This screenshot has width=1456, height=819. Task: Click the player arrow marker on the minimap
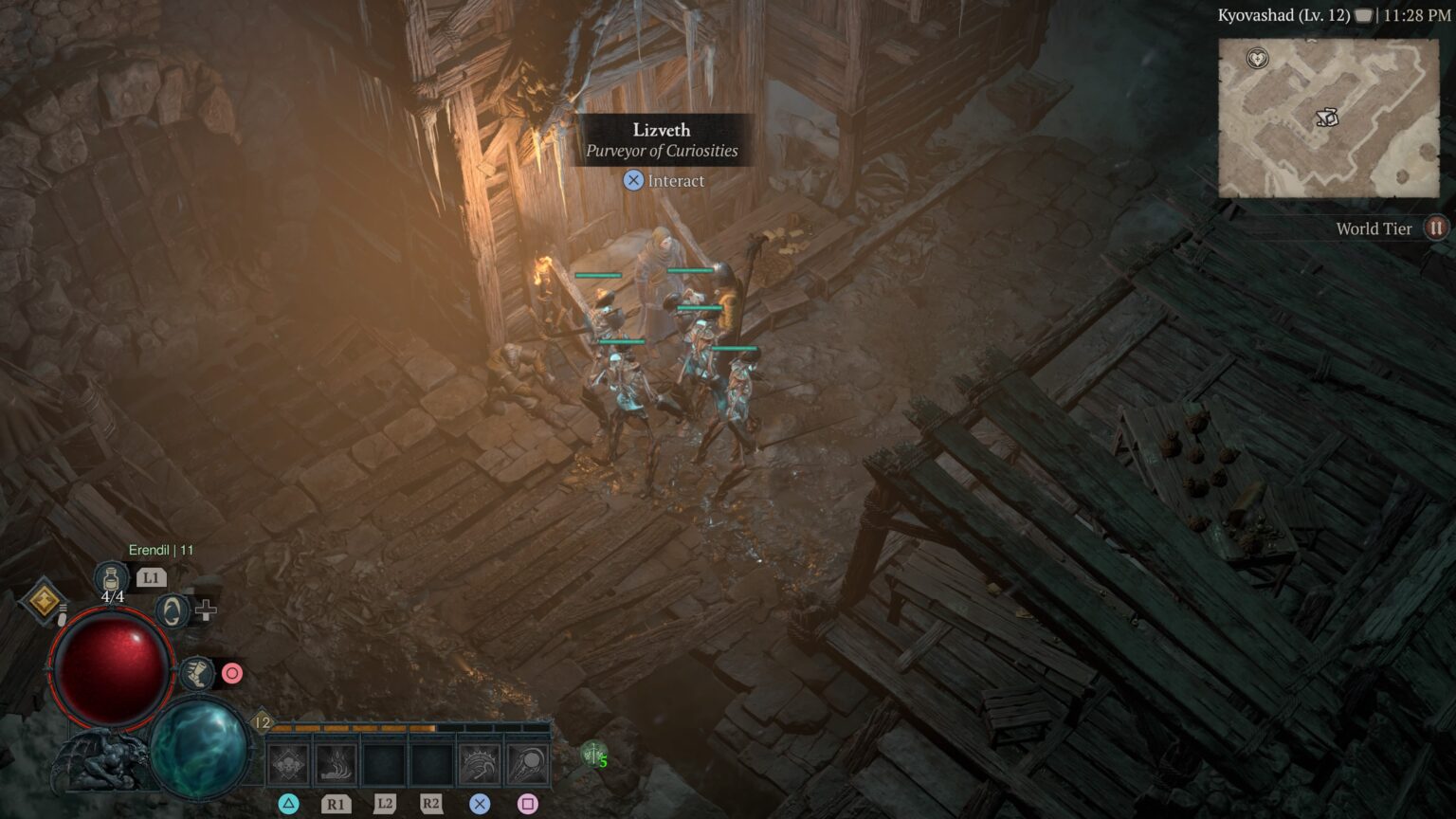click(x=1327, y=117)
